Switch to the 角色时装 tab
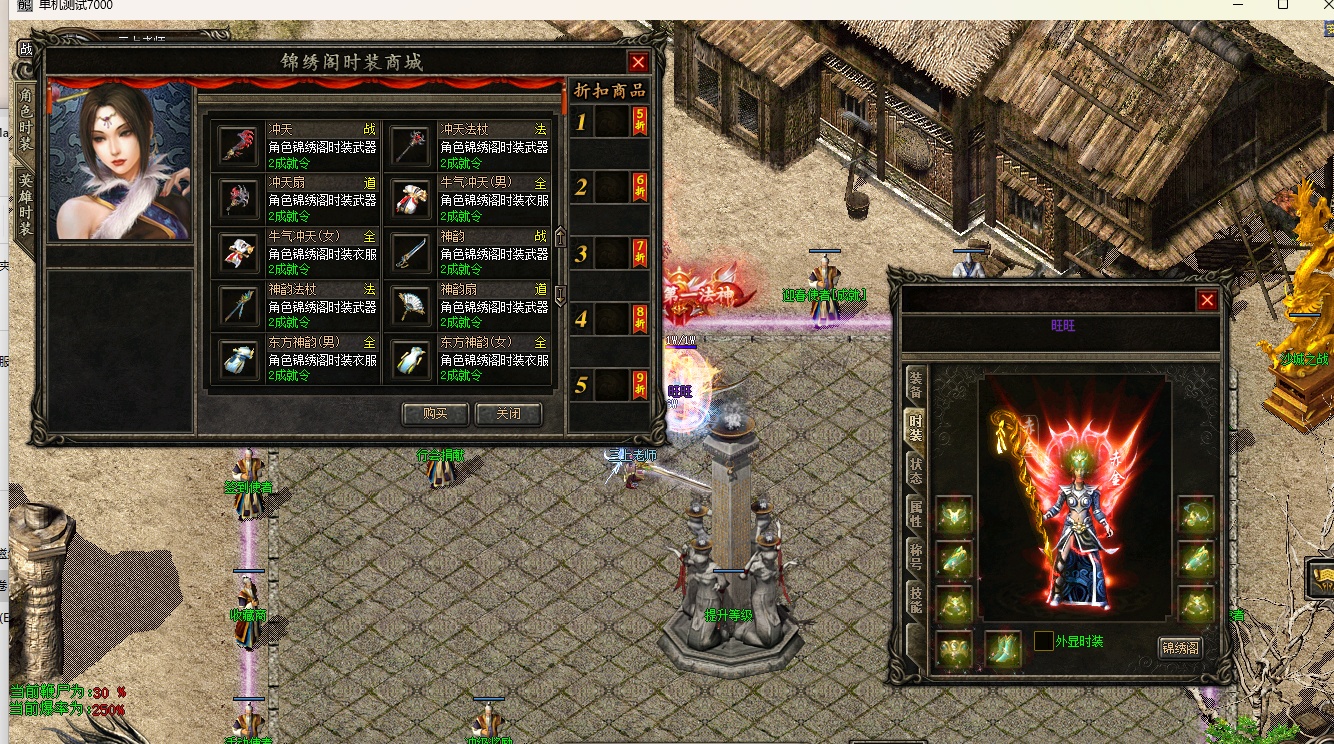 [26, 116]
